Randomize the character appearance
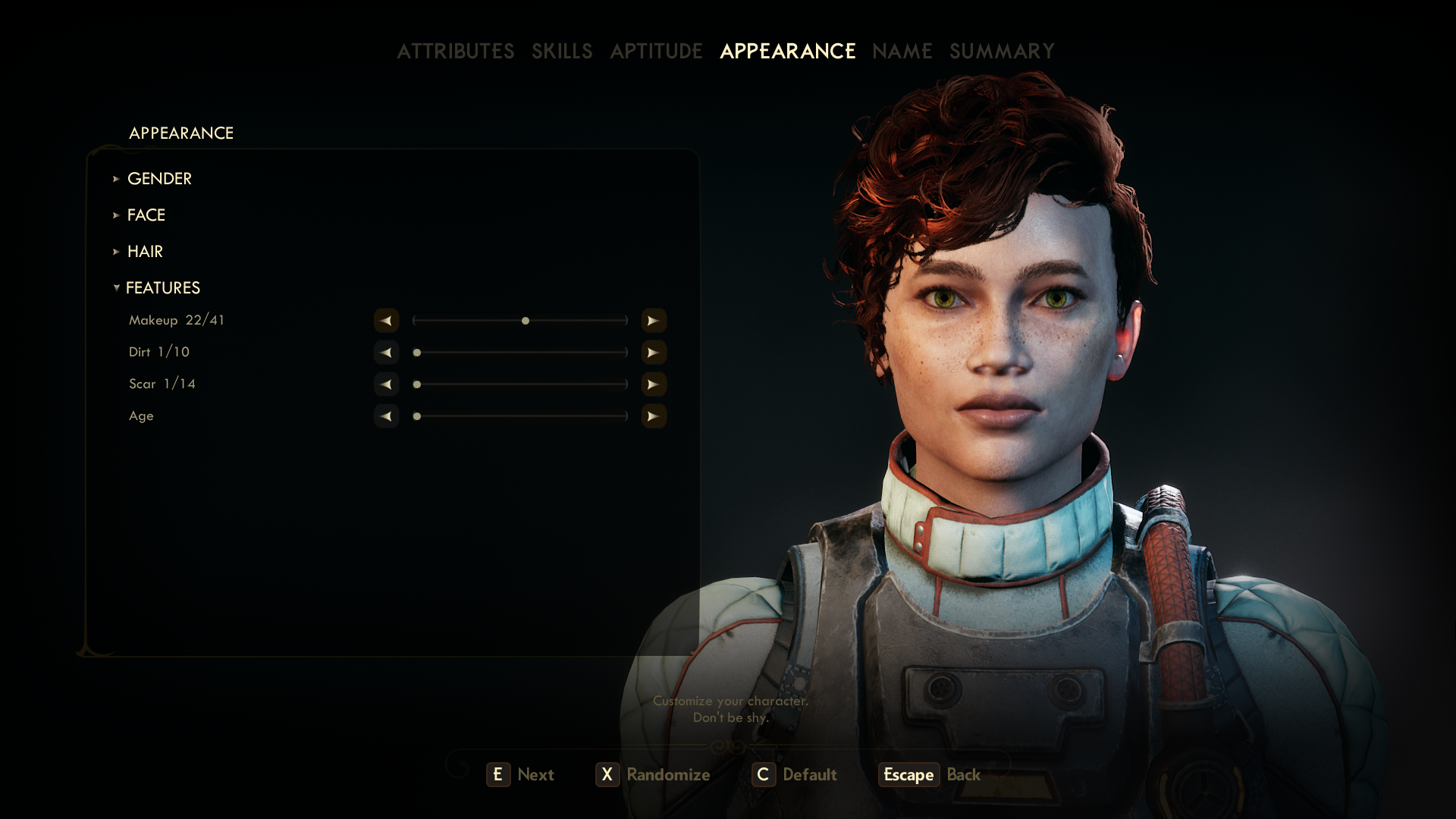This screenshot has width=1456, height=819. tap(654, 774)
